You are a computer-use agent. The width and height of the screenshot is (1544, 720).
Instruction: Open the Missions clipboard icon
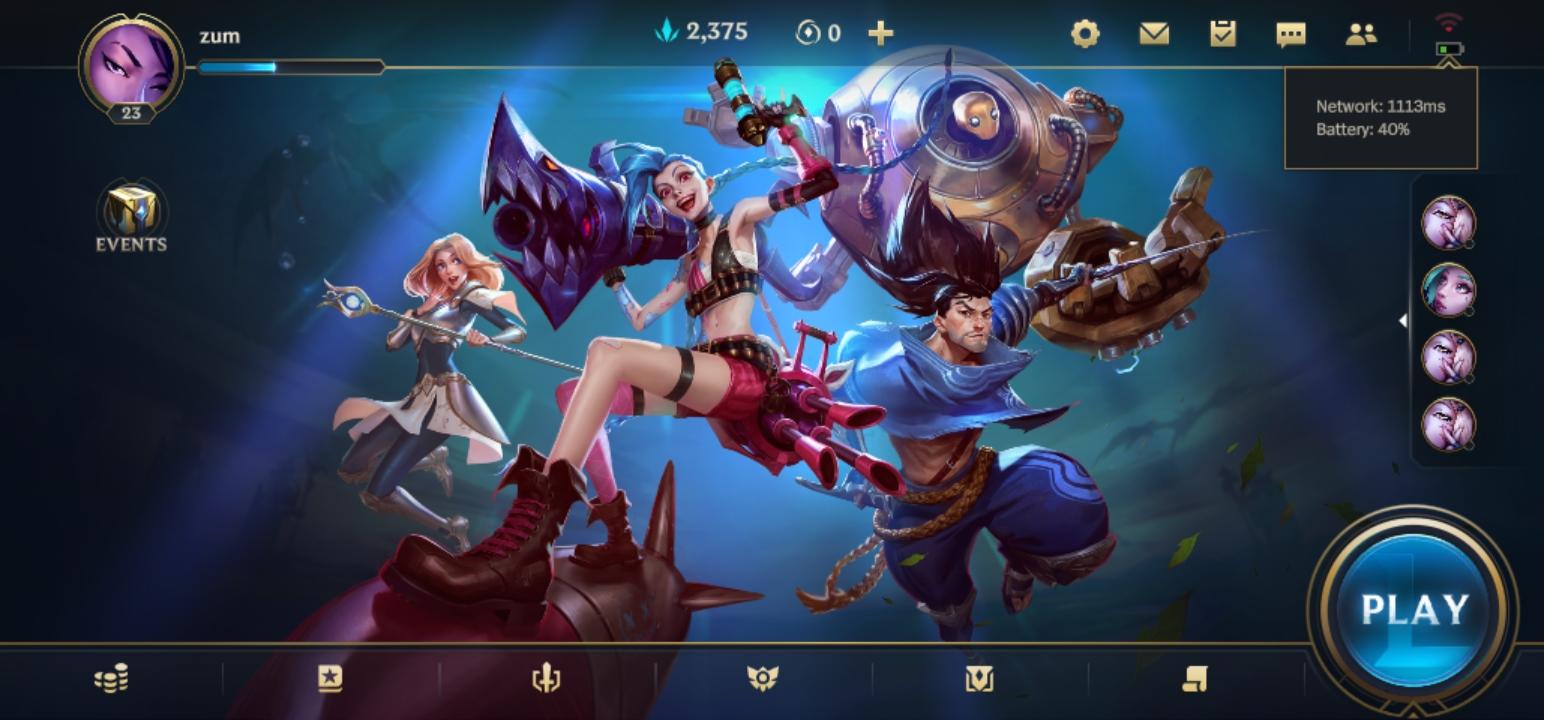click(x=1224, y=33)
